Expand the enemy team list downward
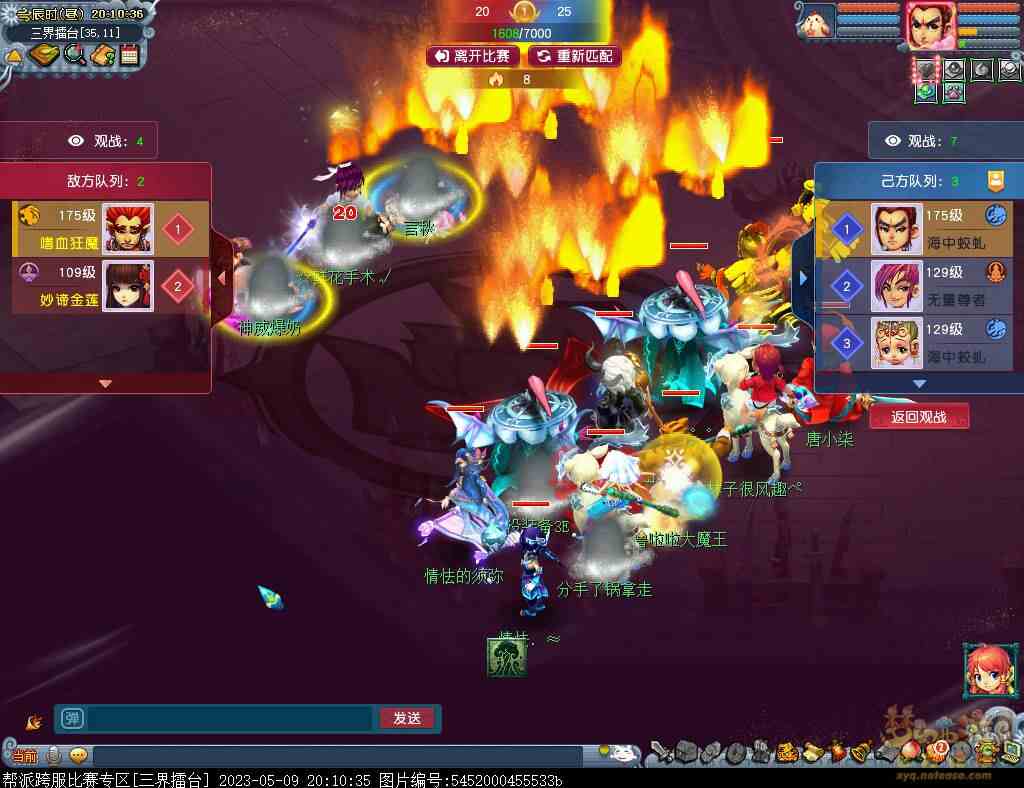 105,383
